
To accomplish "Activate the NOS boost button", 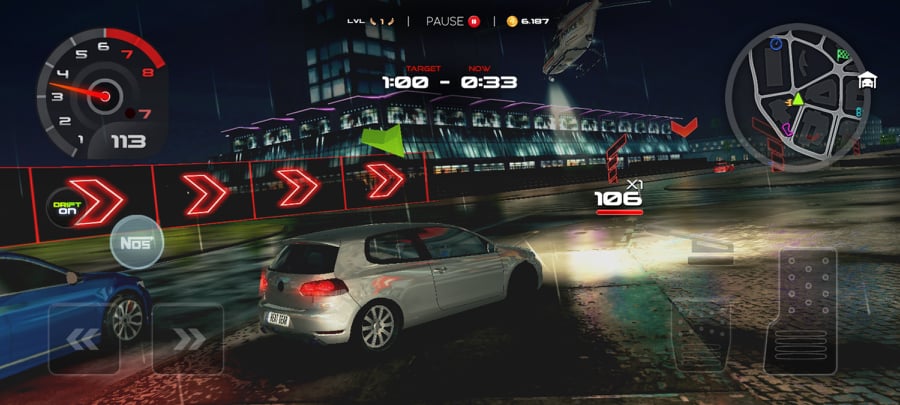I will (x=134, y=243).
